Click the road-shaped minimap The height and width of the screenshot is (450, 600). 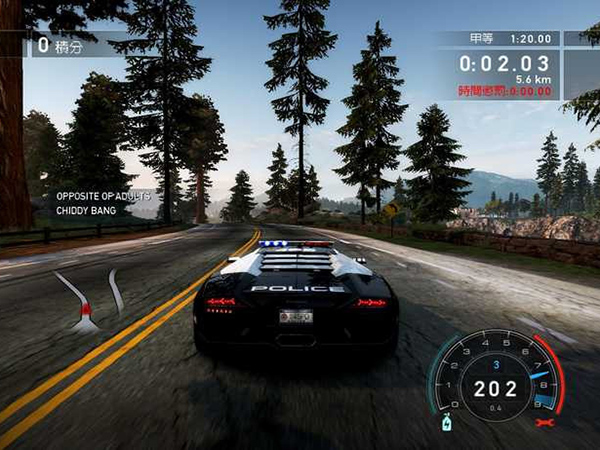(x=90, y=300)
